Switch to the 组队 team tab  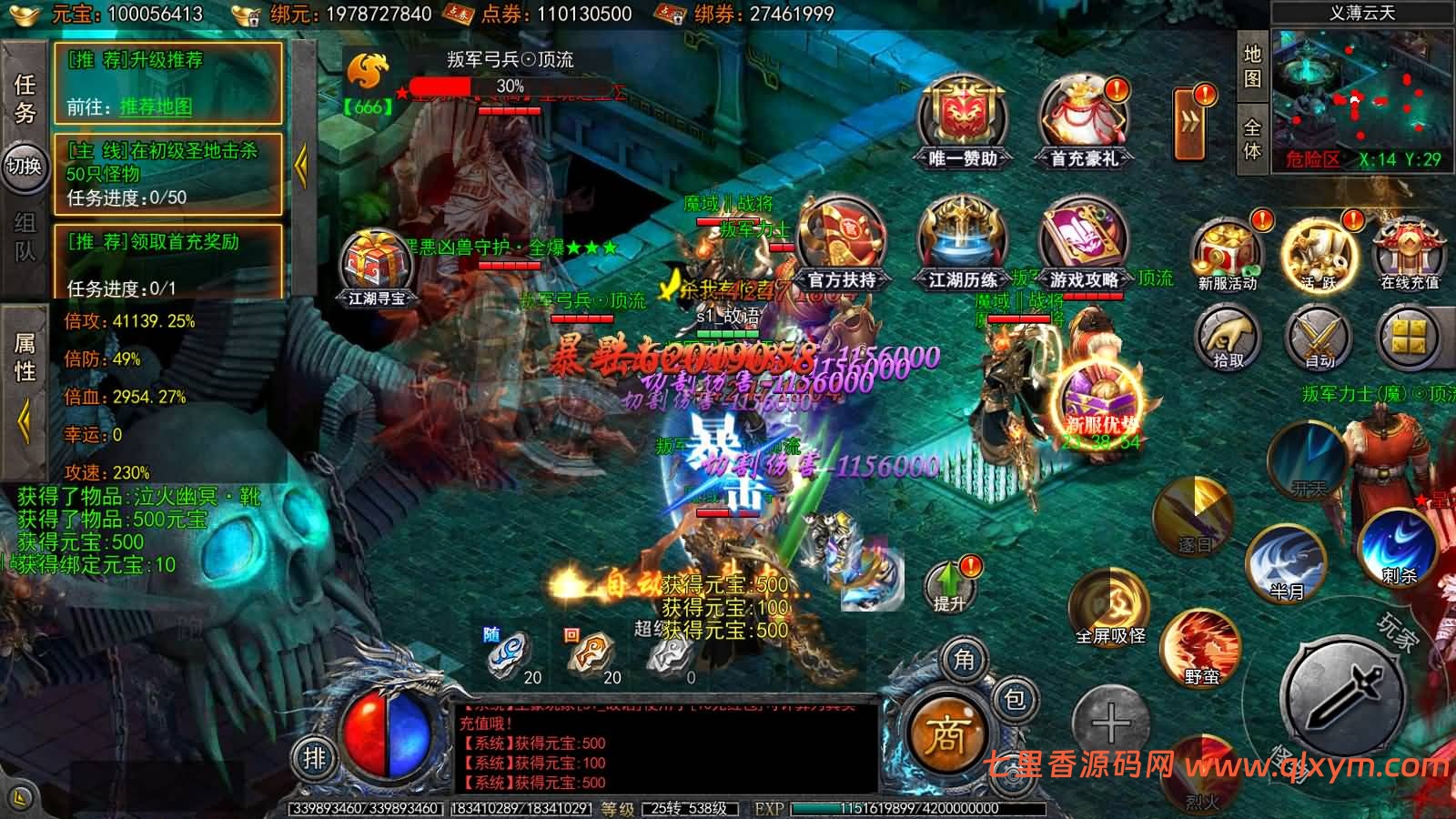[x=25, y=237]
